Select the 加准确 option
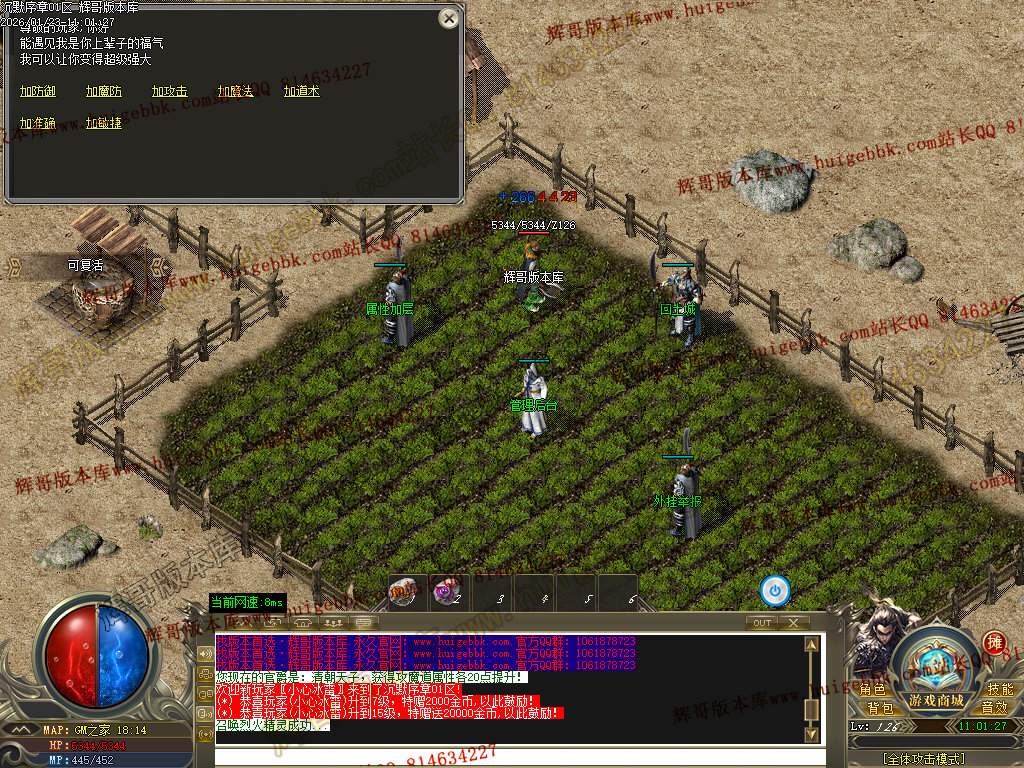 (x=38, y=123)
